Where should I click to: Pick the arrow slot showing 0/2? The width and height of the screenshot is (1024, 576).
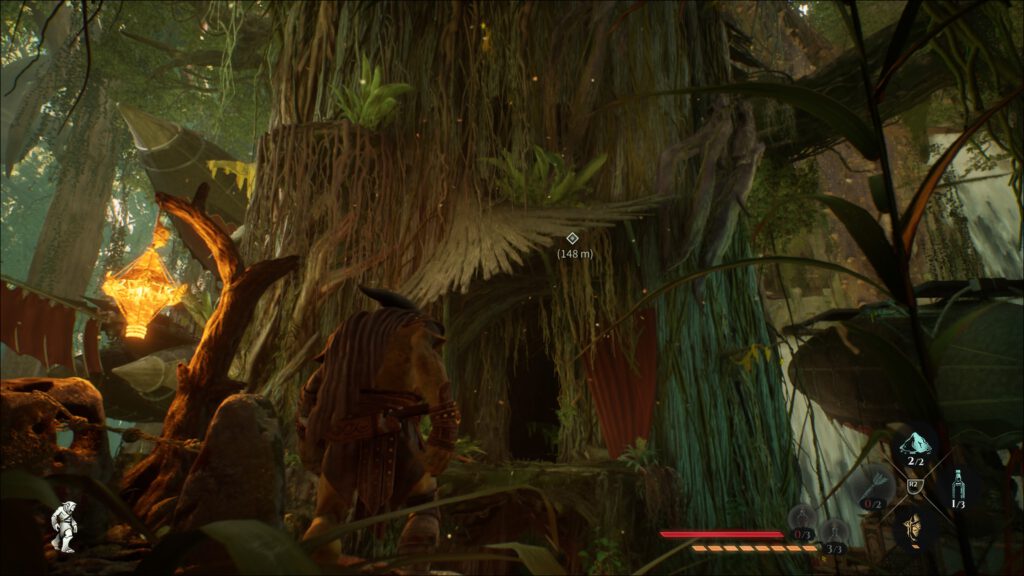click(872, 488)
